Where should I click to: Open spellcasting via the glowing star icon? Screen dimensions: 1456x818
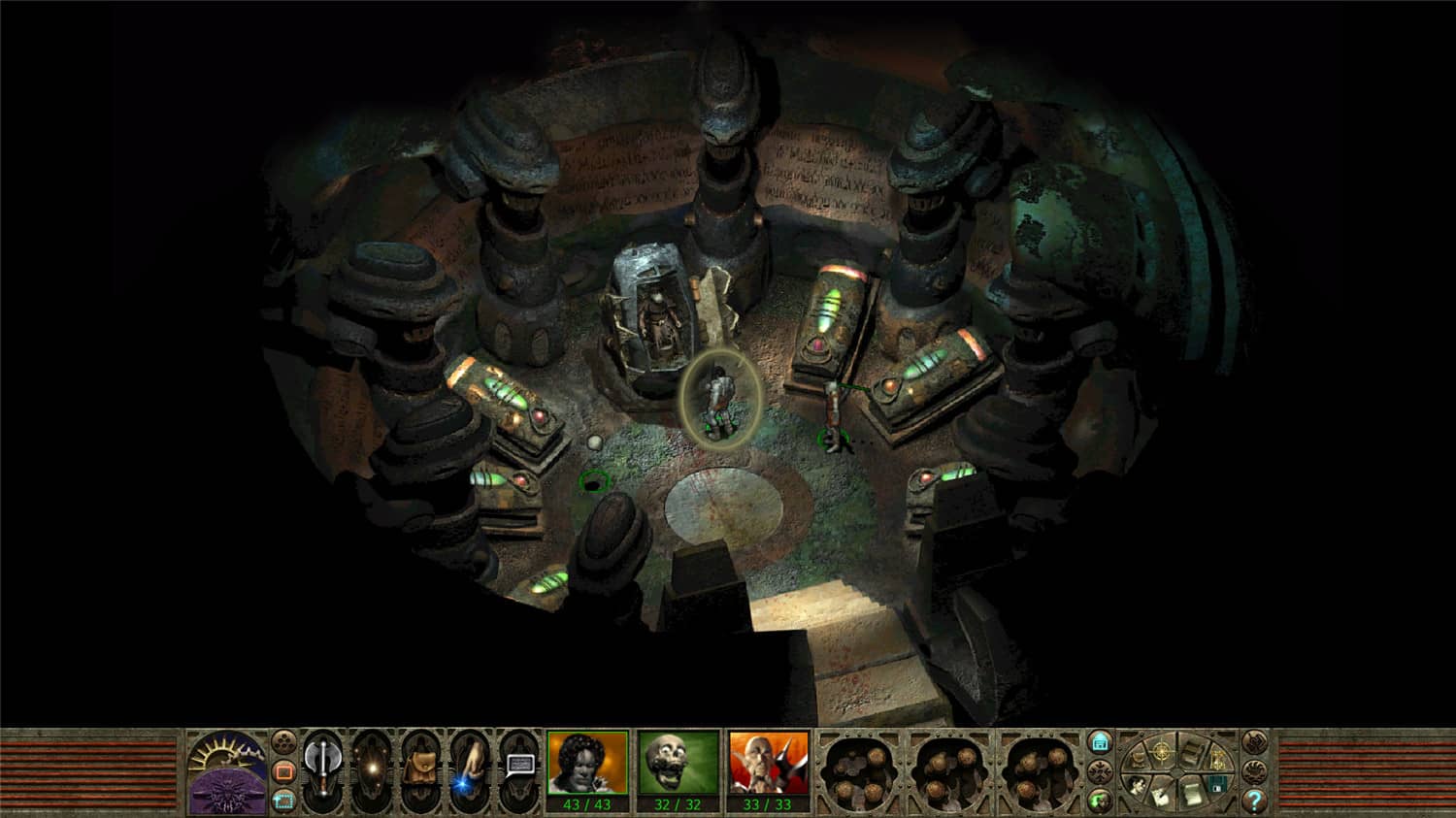pyautogui.click(x=374, y=766)
